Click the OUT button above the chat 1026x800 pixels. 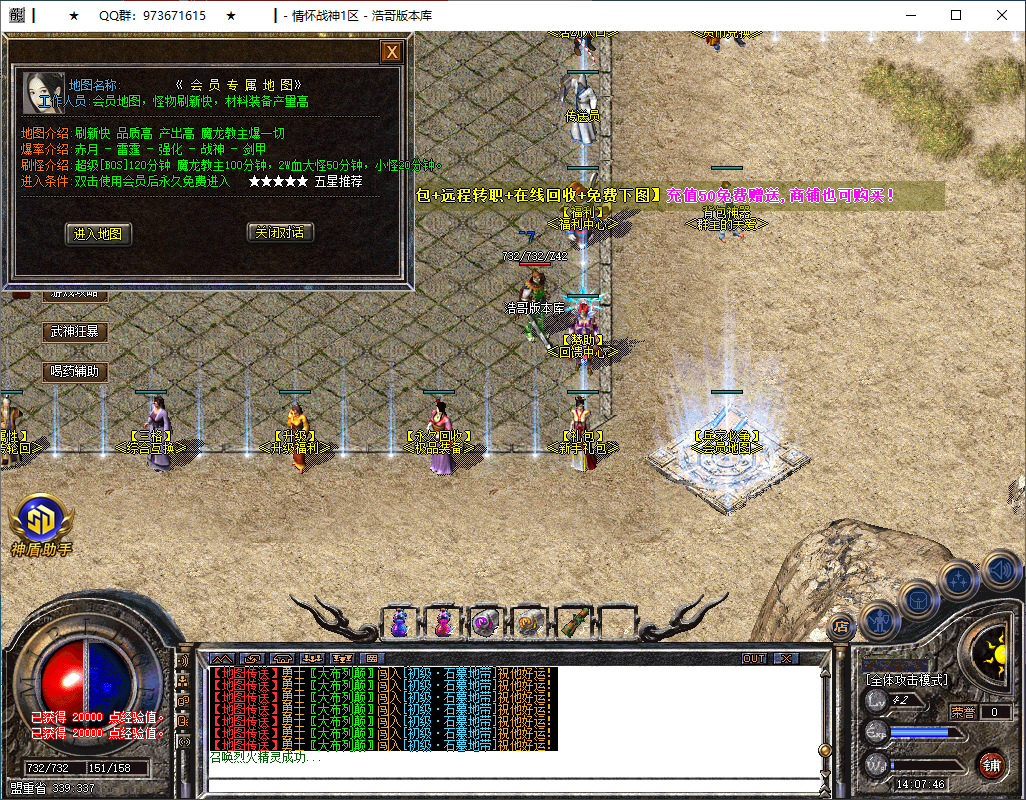tap(754, 658)
